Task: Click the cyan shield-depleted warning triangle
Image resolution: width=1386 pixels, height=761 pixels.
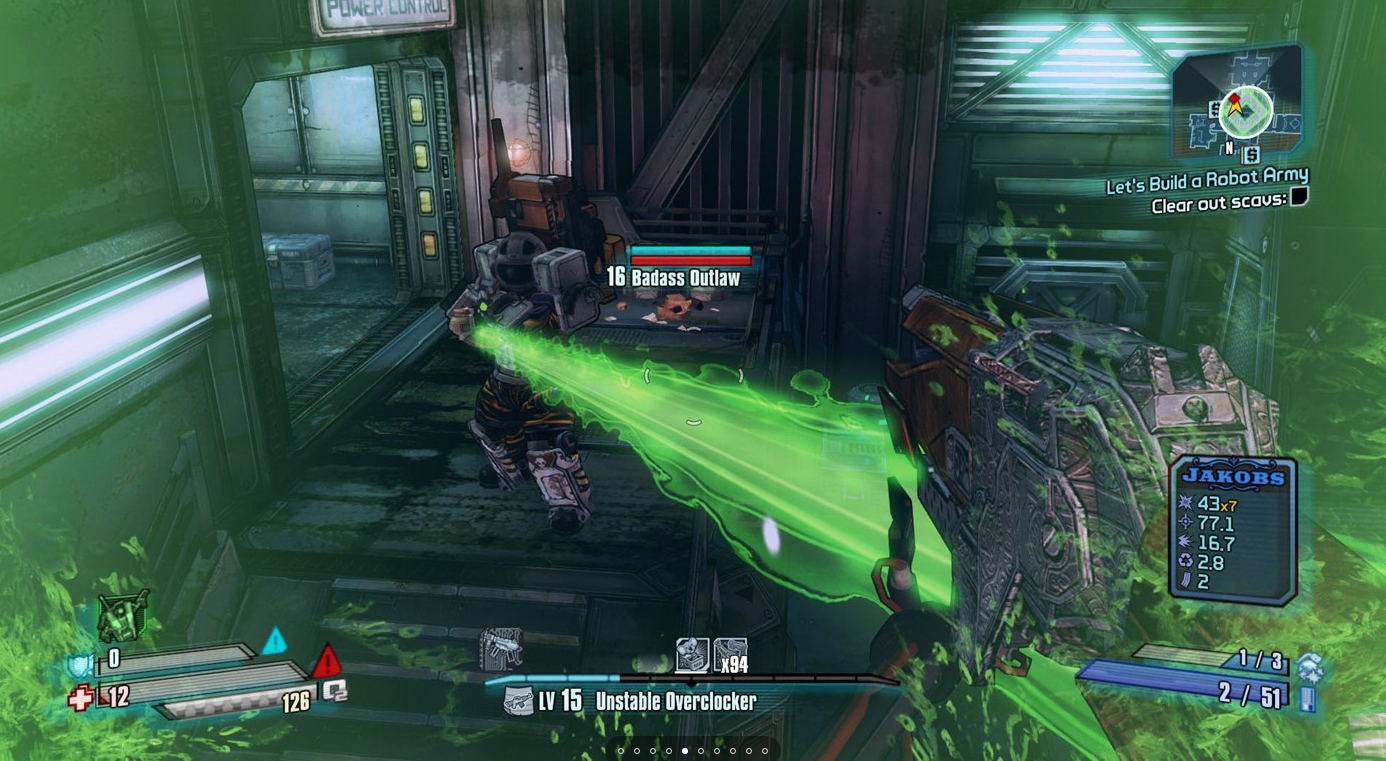Action: (x=274, y=641)
